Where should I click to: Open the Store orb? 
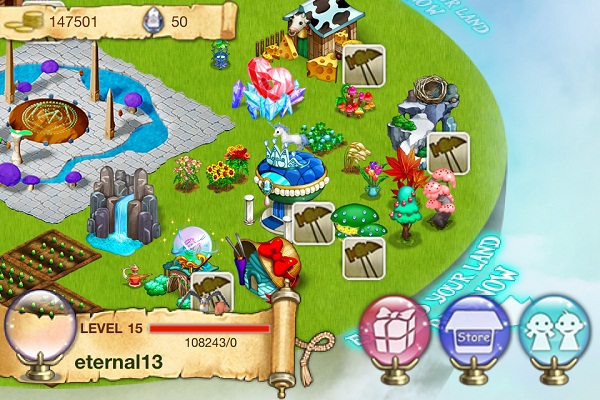[475, 328]
